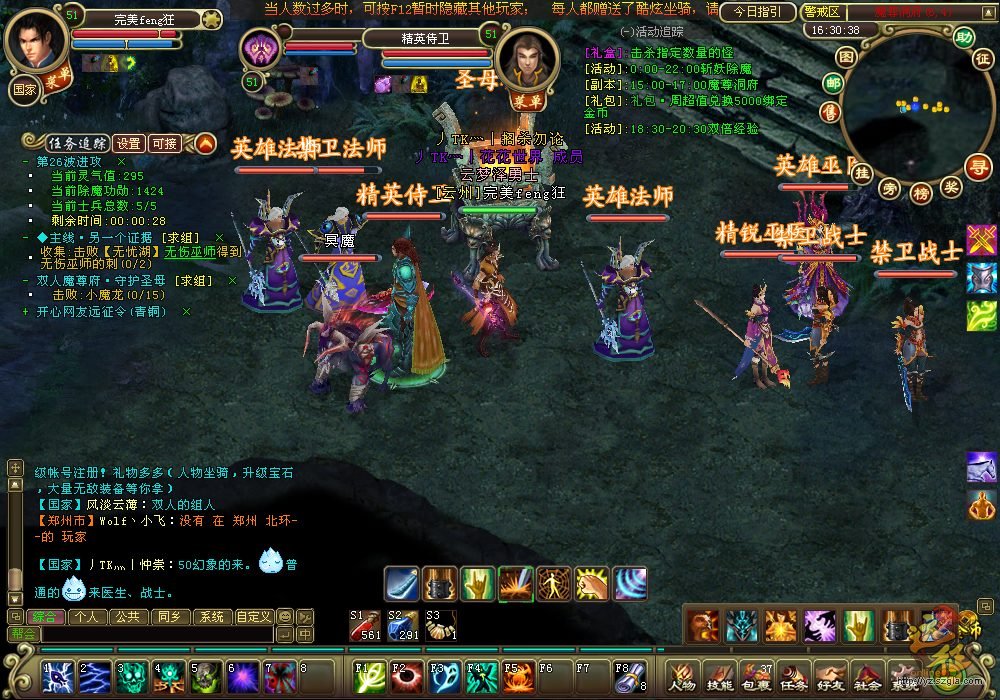Open the 榜 rankings button
This screenshot has height=700, width=1000.
pyautogui.click(x=921, y=192)
